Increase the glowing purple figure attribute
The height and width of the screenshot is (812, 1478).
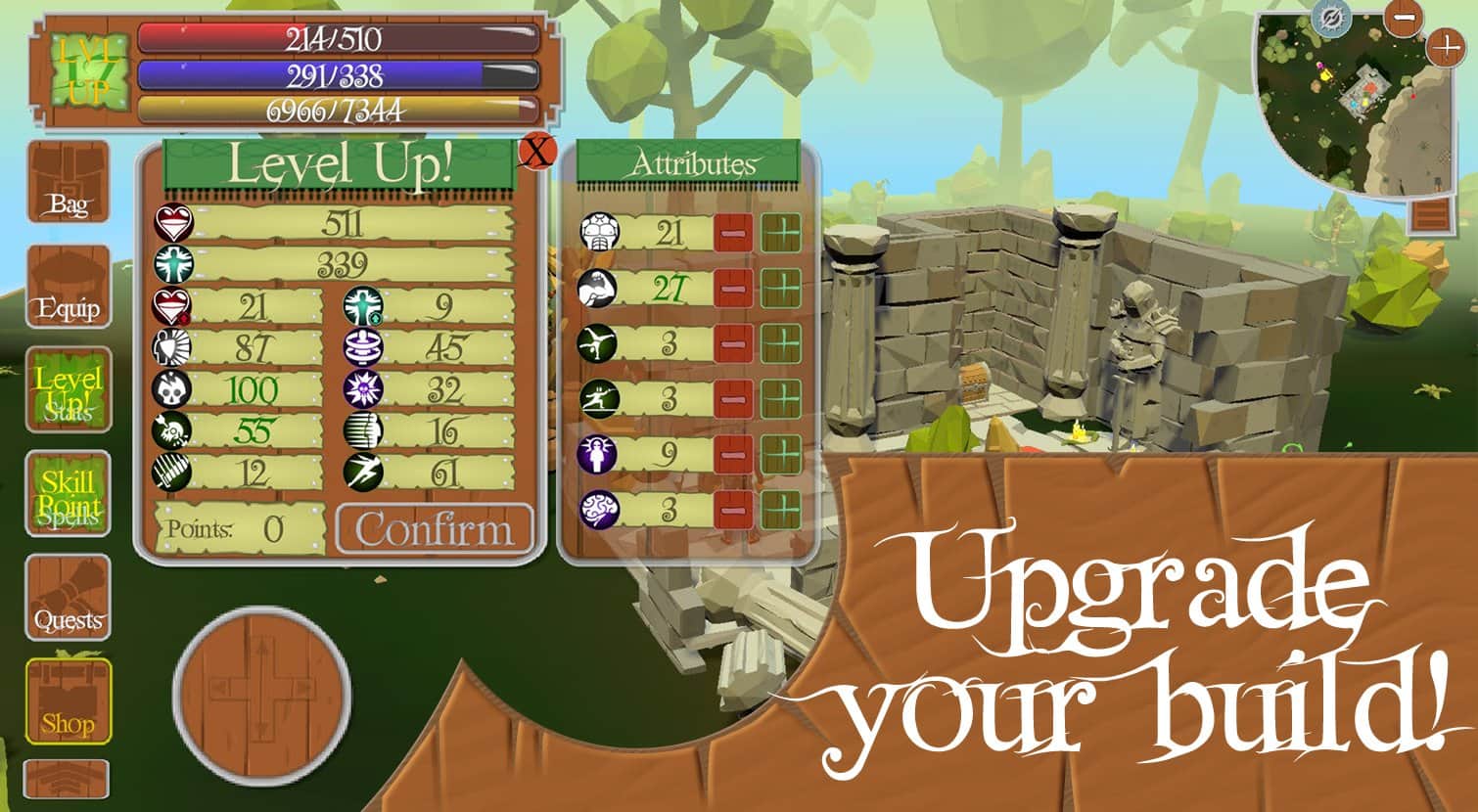[780, 454]
